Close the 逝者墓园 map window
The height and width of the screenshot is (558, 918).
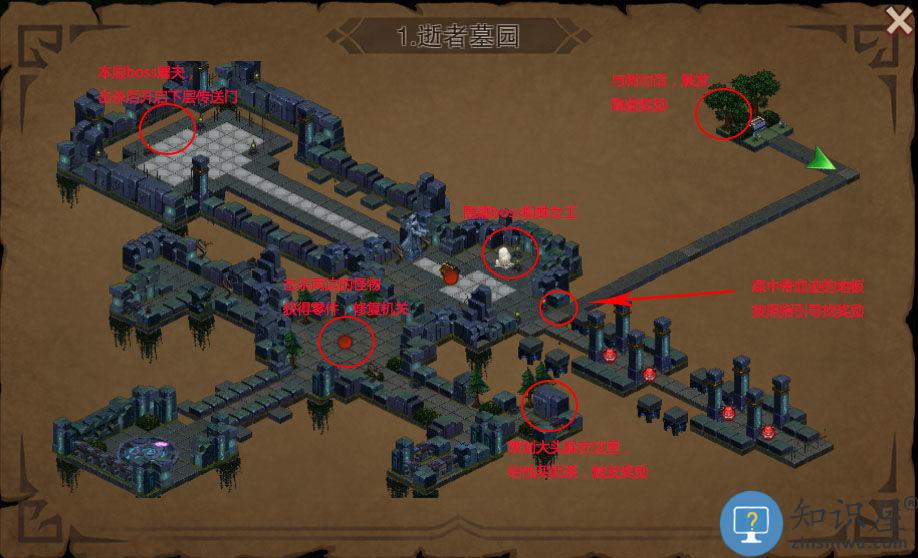pos(897,19)
